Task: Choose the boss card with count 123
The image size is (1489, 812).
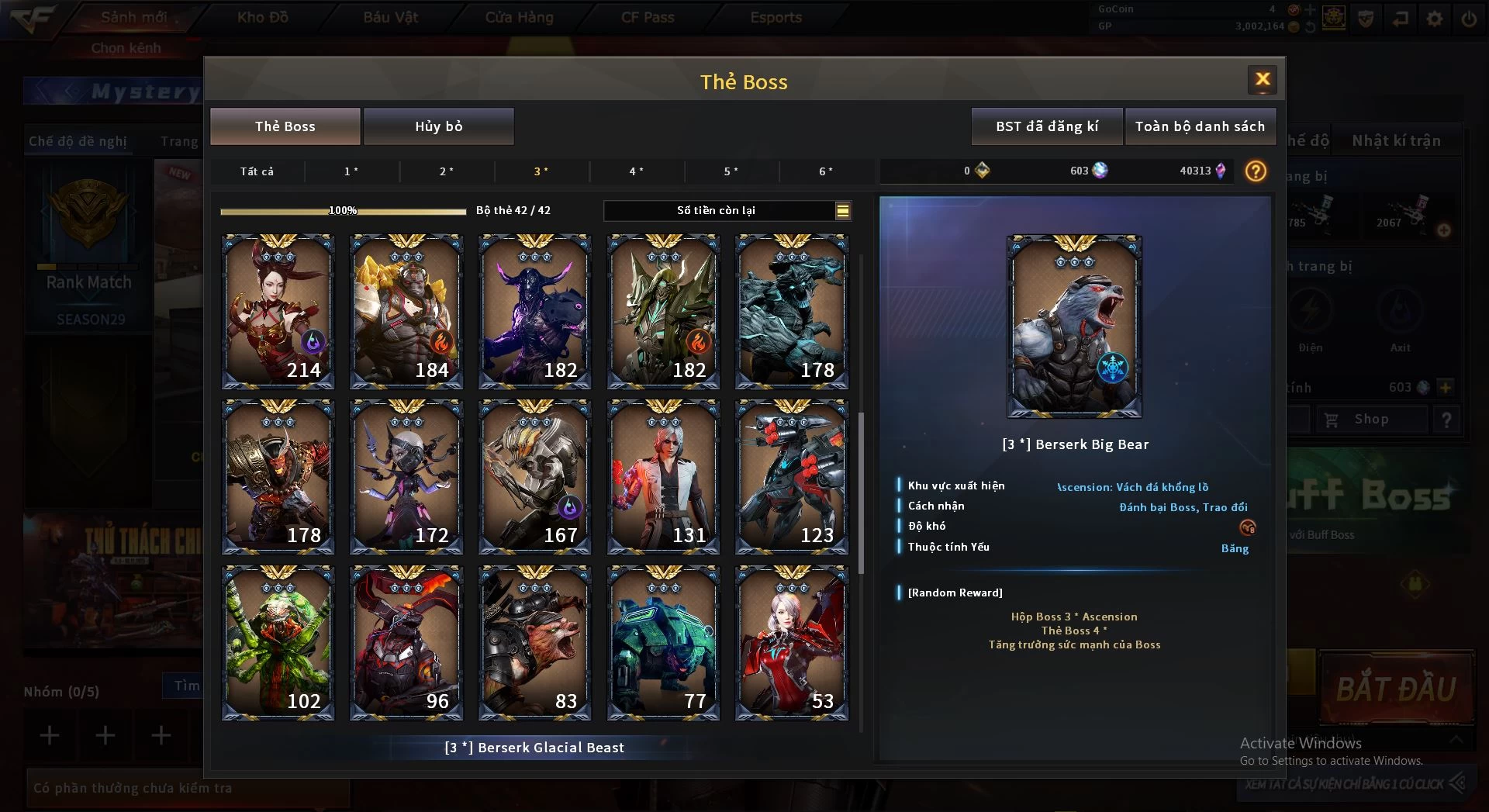Action: pos(791,477)
